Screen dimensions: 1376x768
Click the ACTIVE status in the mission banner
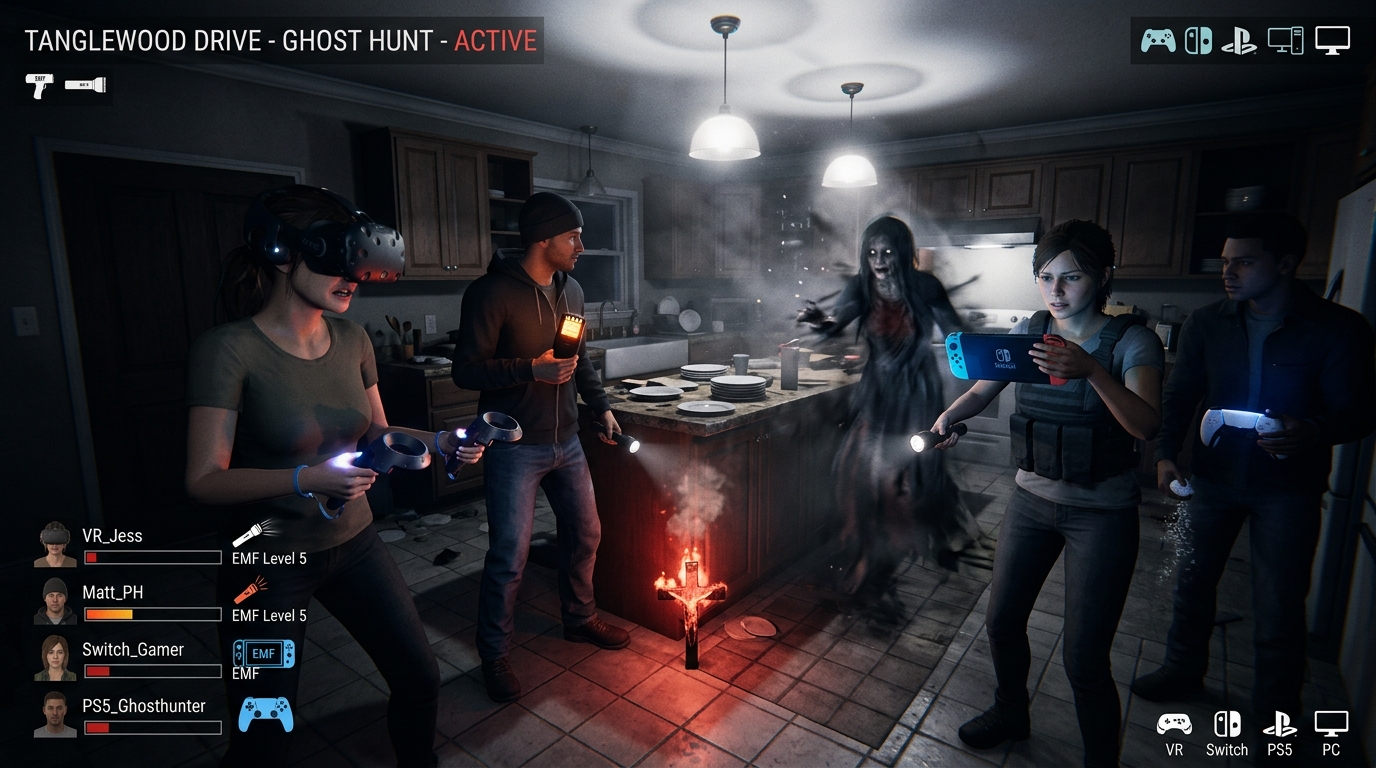[496, 41]
